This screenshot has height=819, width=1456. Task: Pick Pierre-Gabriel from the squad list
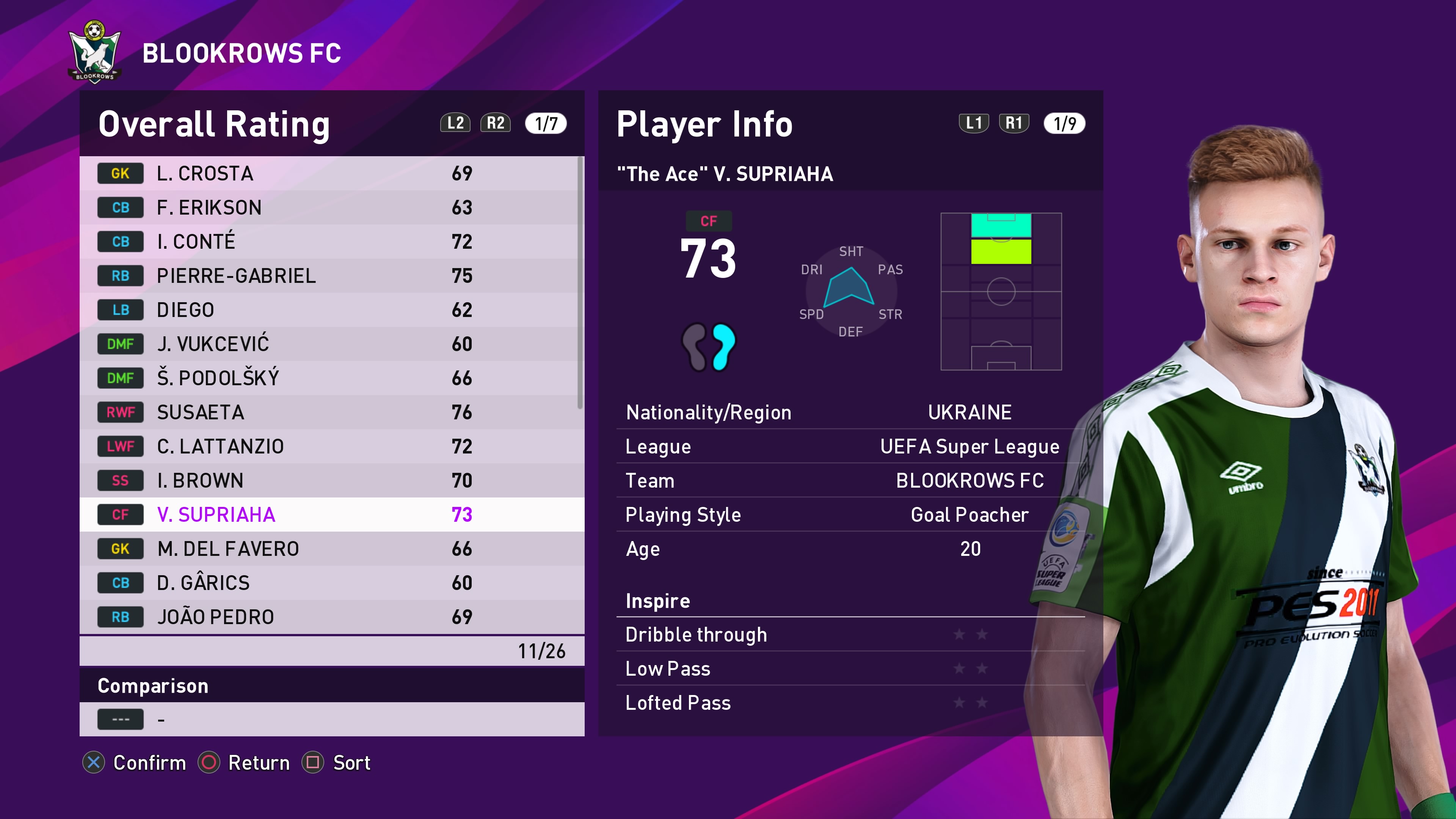(x=332, y=276)
